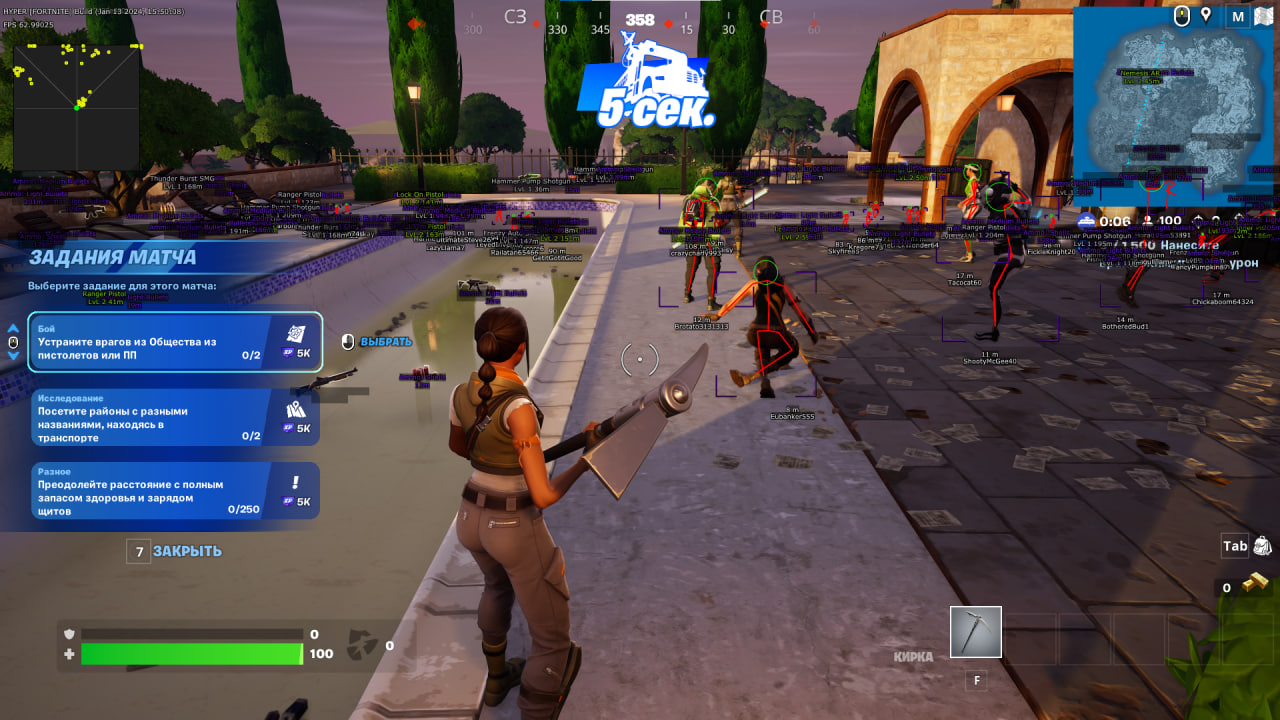Image resolution: width=1280 pixels, height=720 pixels.
Task: Select the Бой pistol elimination quest
Action: click(x=174, y=342)
